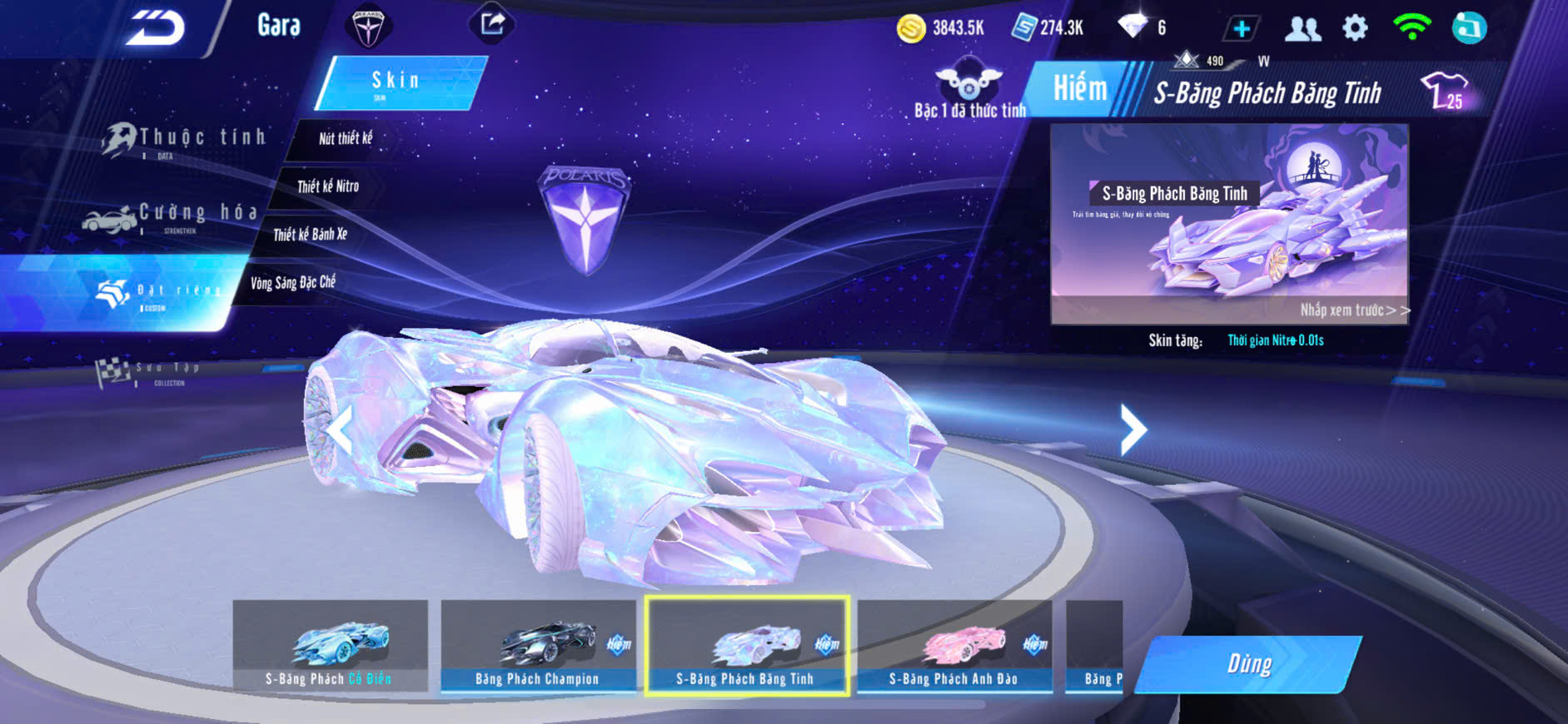Tap the share icon
This screenshot has width=1568, height=724.
pos(492,23)
